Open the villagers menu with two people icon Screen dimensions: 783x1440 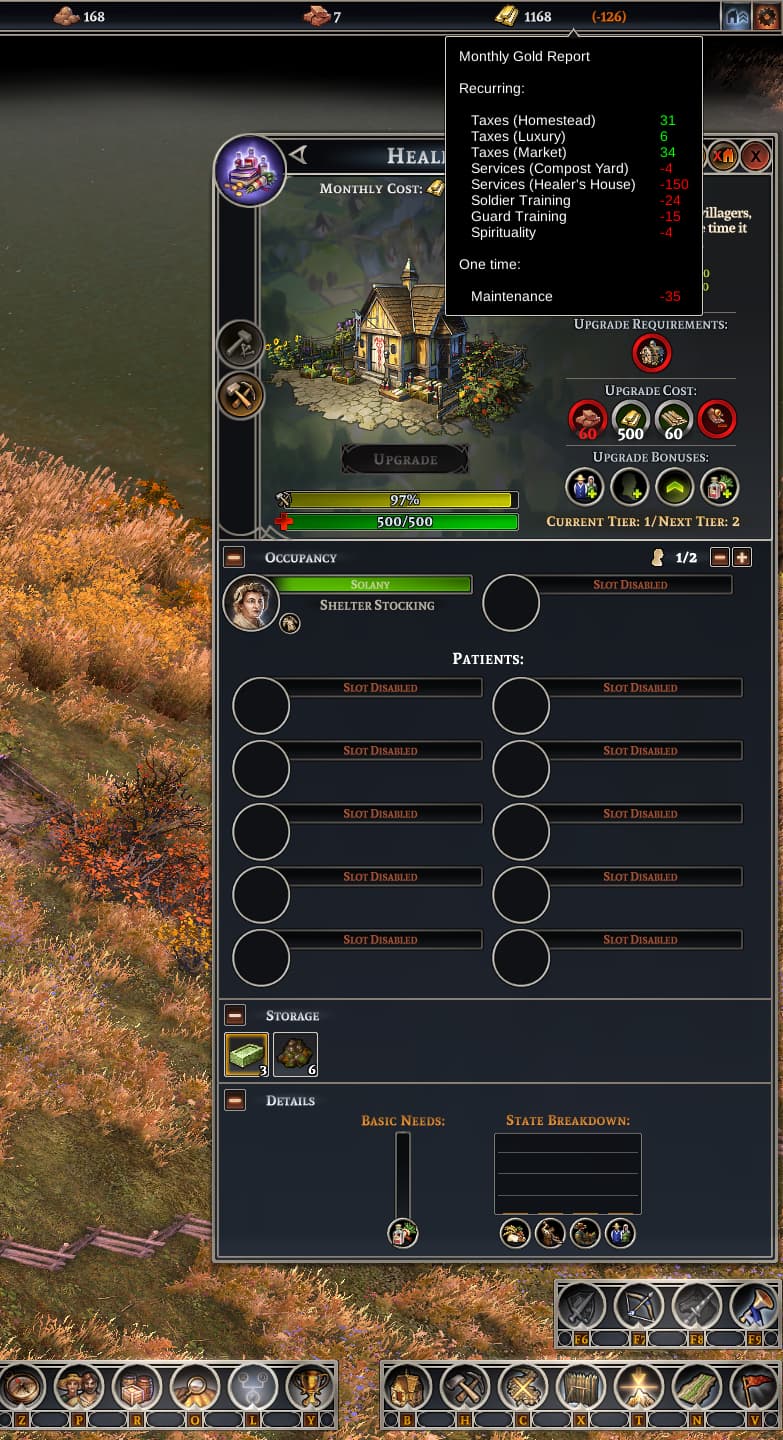(x=78, y=1388)
